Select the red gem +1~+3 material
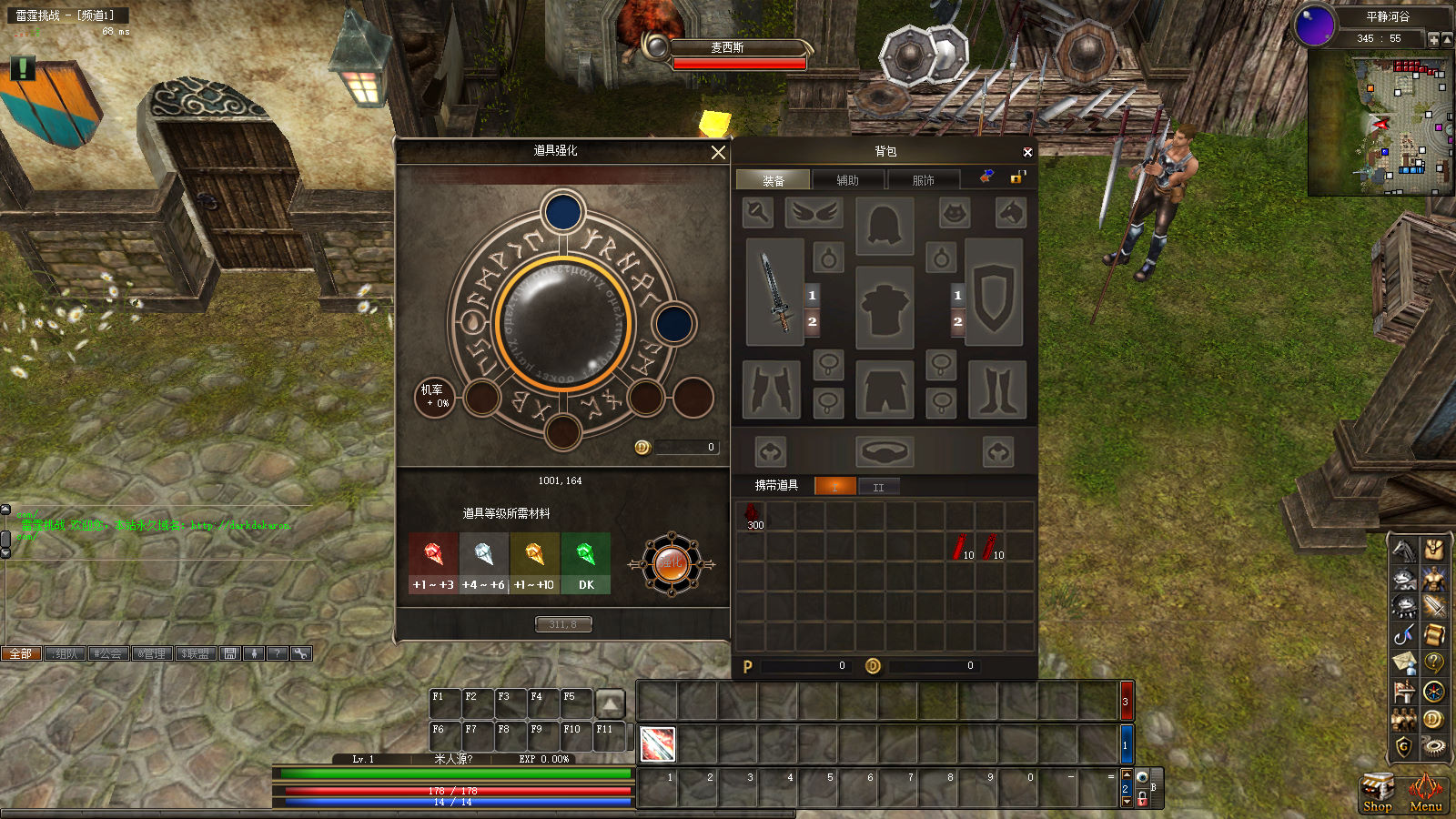This screenshot has width=1456, height=819. tap(433, 563)
